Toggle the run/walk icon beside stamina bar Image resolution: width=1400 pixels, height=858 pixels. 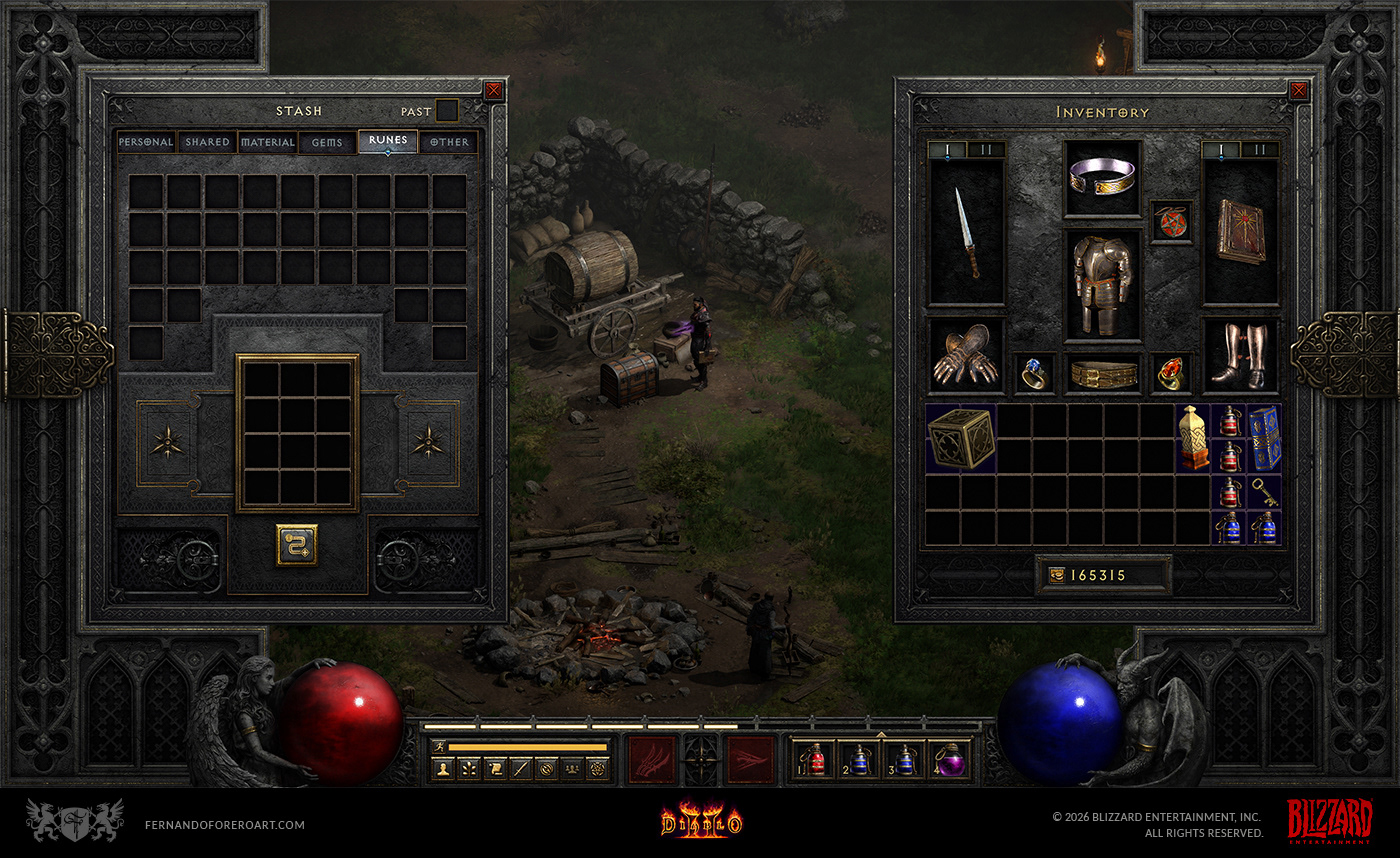tap(439, 746)
